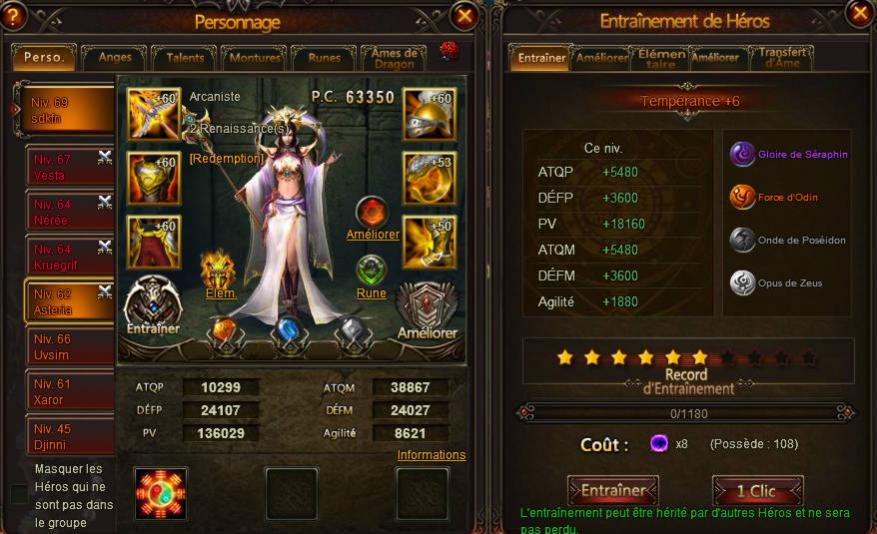Open the help question mark icon
Image resolution: width=877 pixels, height=534 pixels.
pos(13,15)
